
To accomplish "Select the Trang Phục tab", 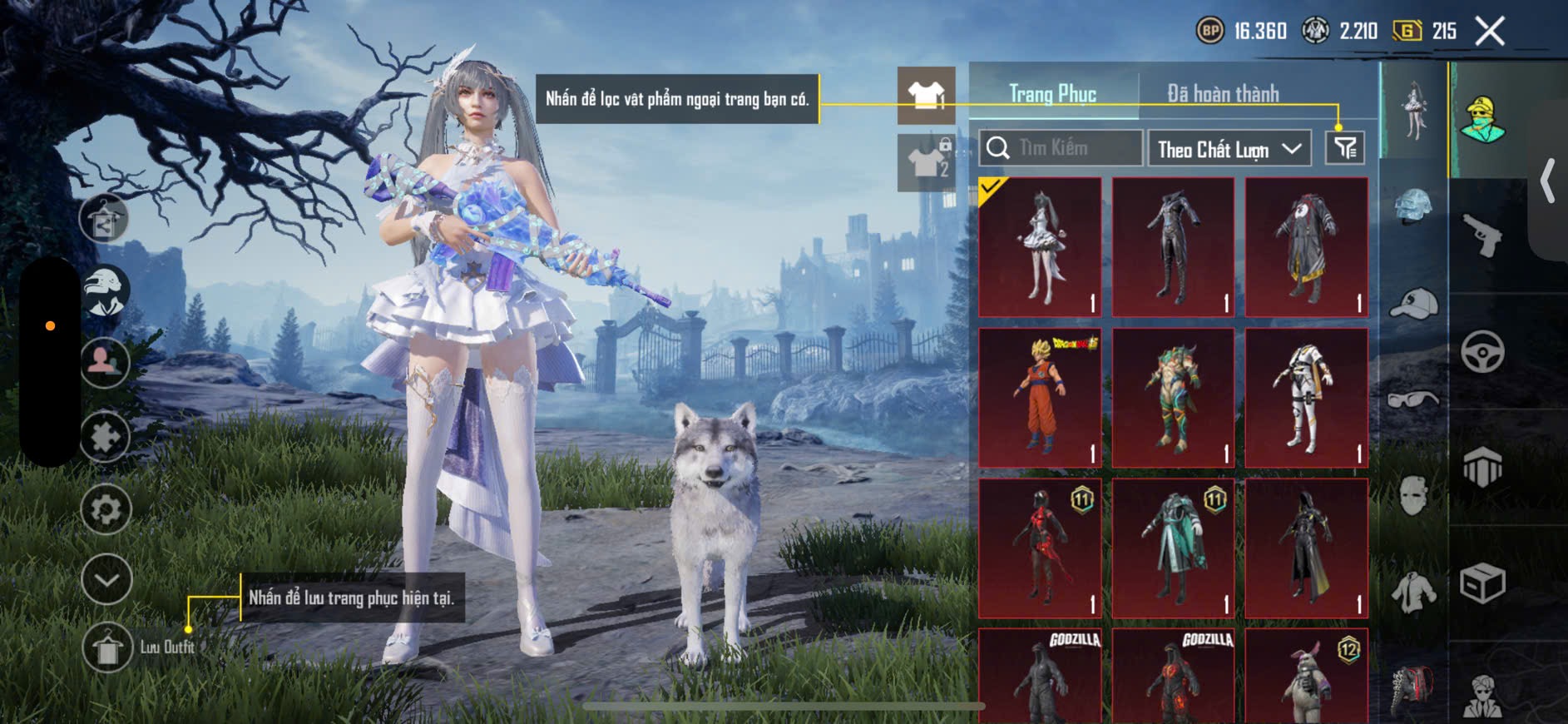I will (x=1053, y=93).
